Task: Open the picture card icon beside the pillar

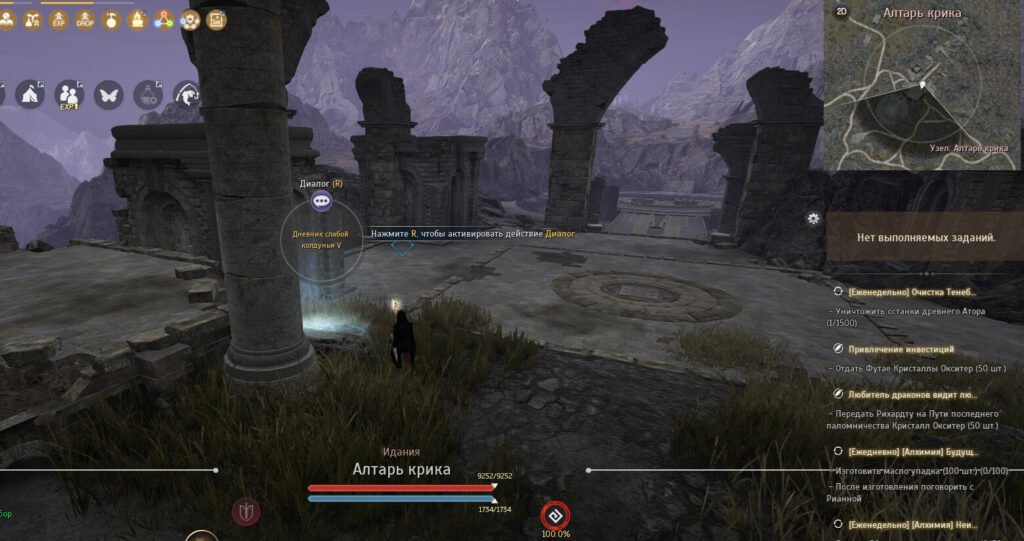Action: pyautogui.click(x=216, y=19)
